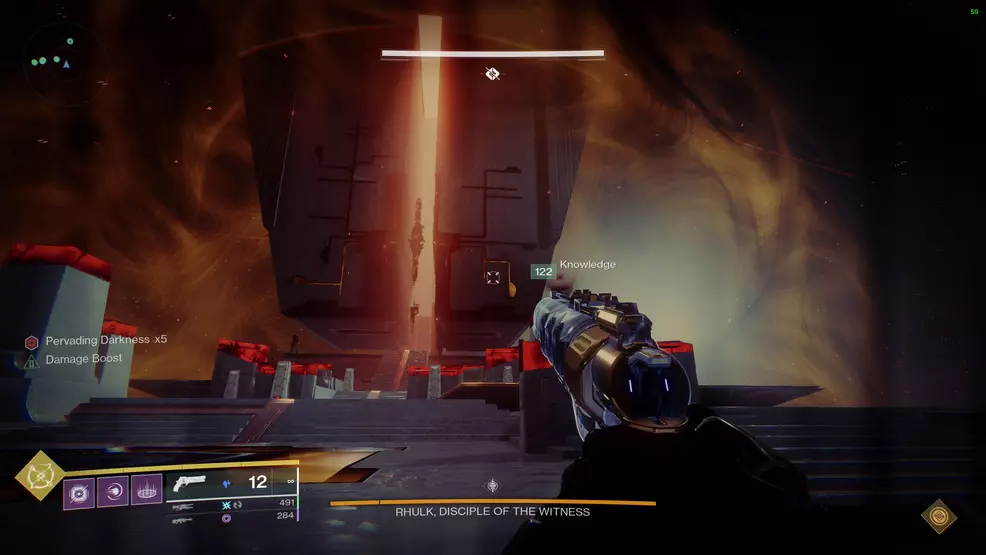
Task: Select the Knowledge objective waypoint marker
Action: (492, 276)
